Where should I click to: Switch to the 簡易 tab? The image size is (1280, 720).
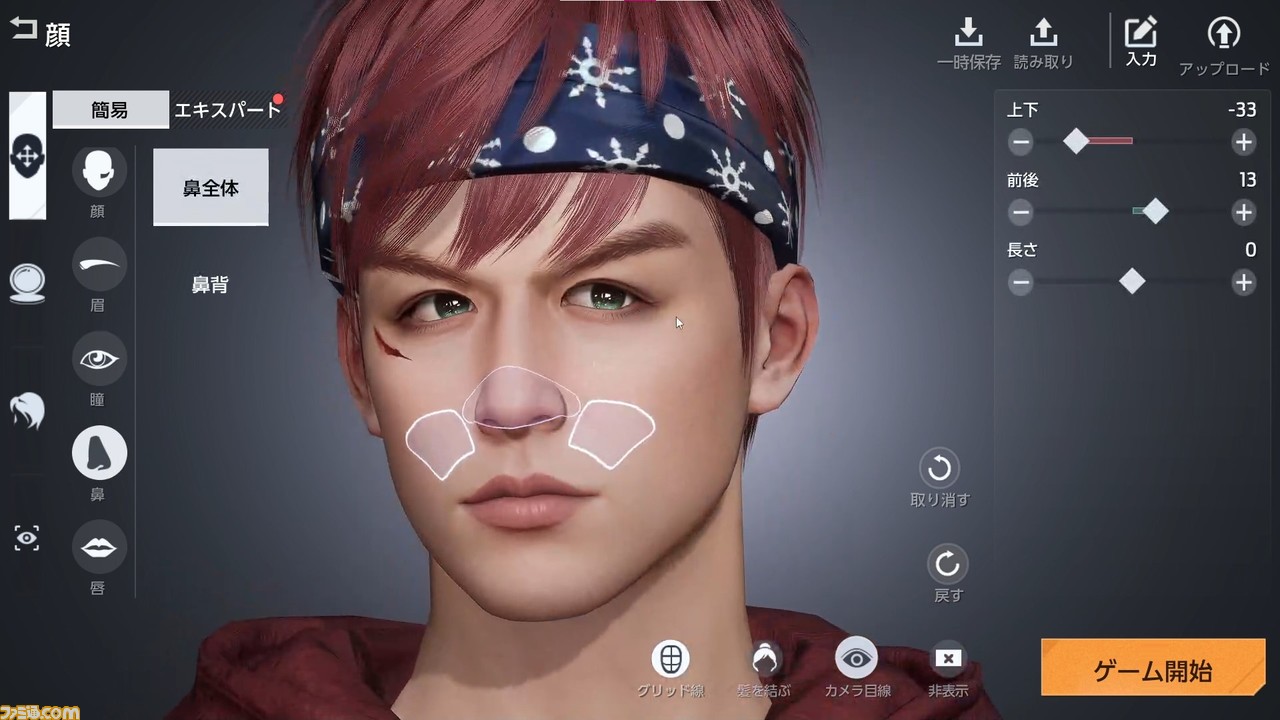pyautogui.click(x=110, y=110)
